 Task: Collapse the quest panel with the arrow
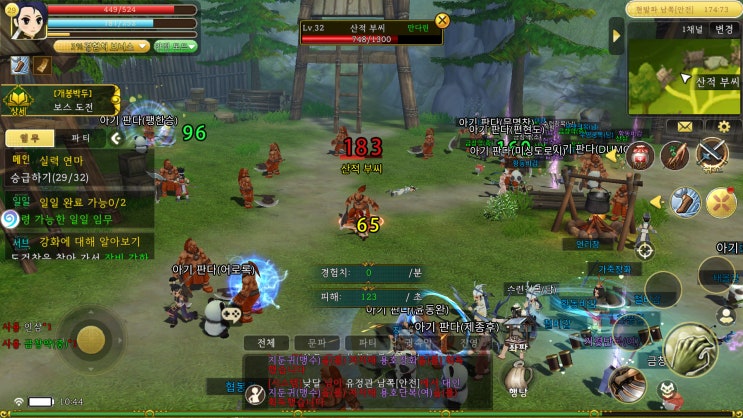[116, 138]
